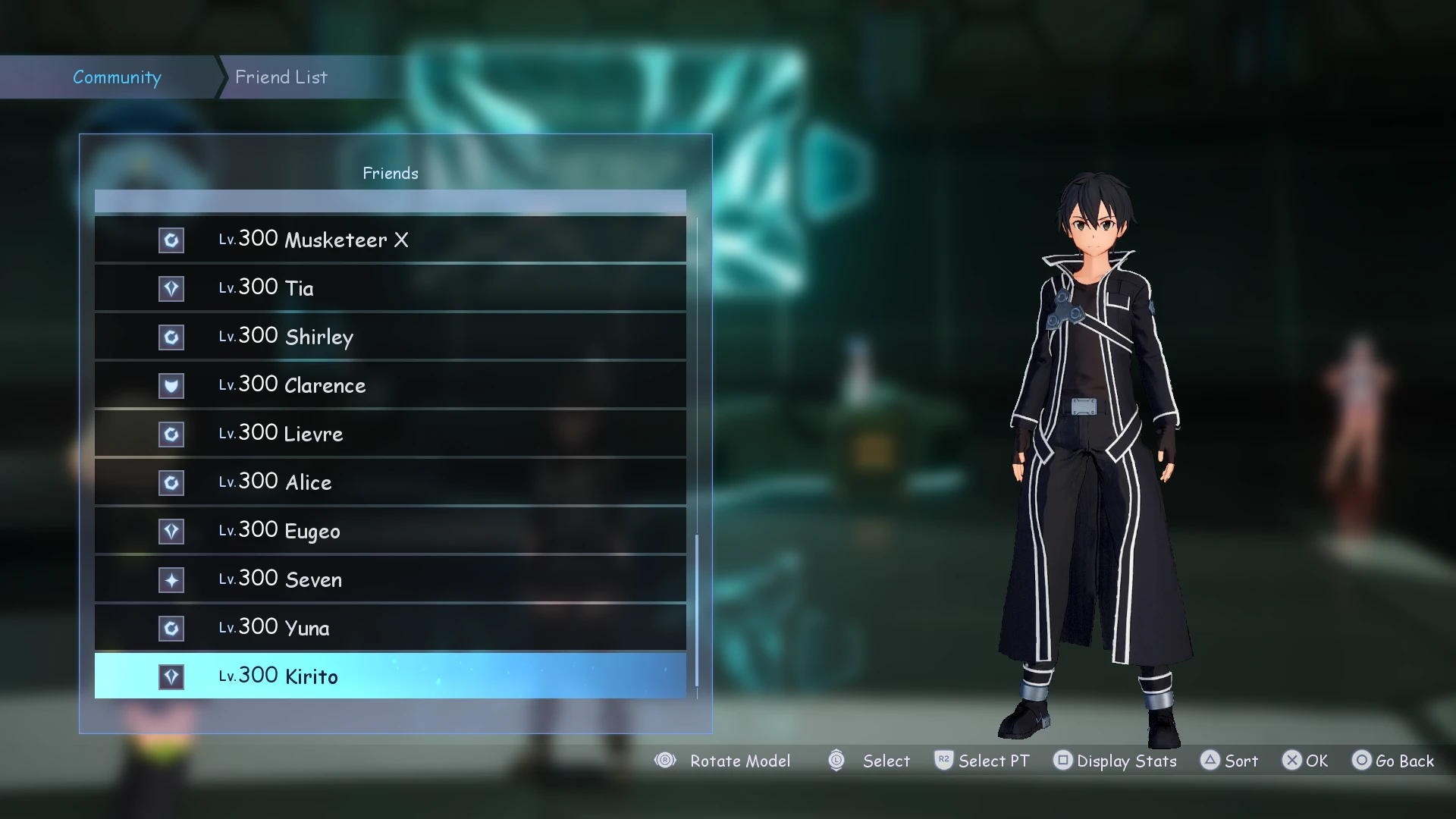Select the Eugeo friend entry

[x=390, y=531]
